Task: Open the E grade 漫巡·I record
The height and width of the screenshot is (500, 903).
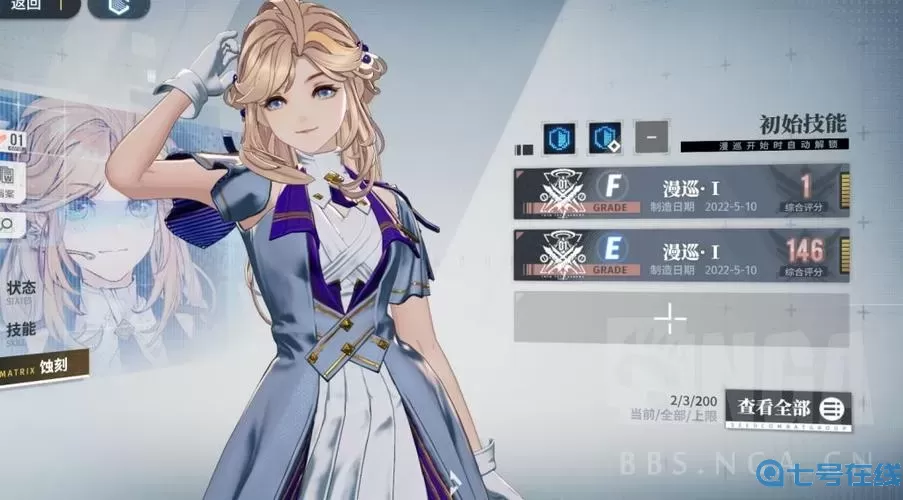Action: (680, 254)
